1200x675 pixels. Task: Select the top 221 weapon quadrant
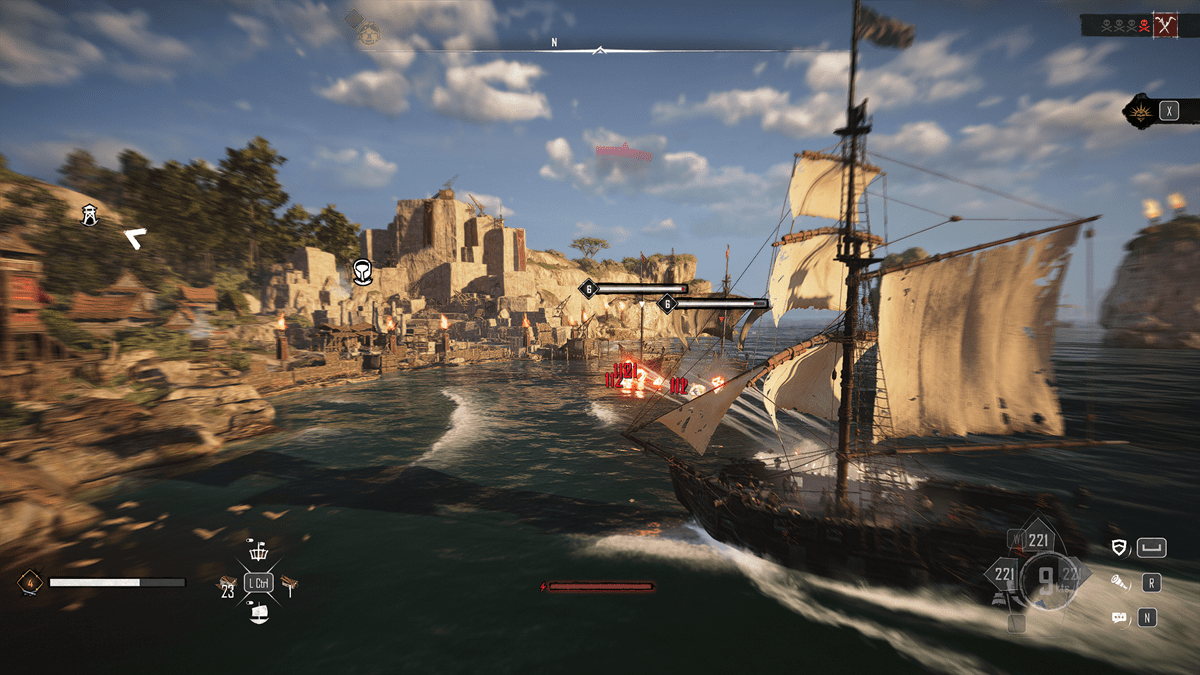pyautogui.click(x=1037, y=539)
